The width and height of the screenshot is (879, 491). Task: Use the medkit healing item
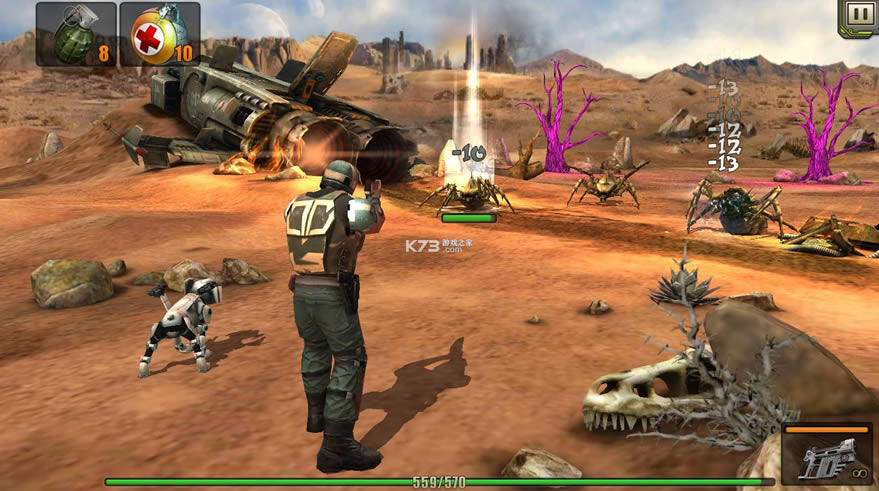[159, 34]
